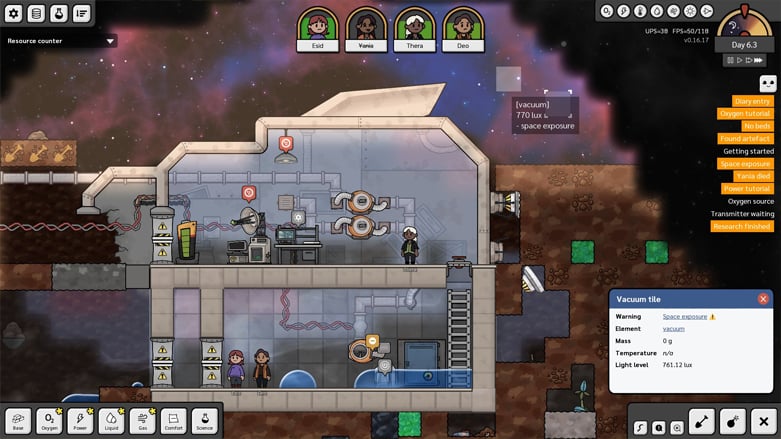Follow the Space exposure warning link
The height and width of the screenshot is (439, 781).
[684, 316]
